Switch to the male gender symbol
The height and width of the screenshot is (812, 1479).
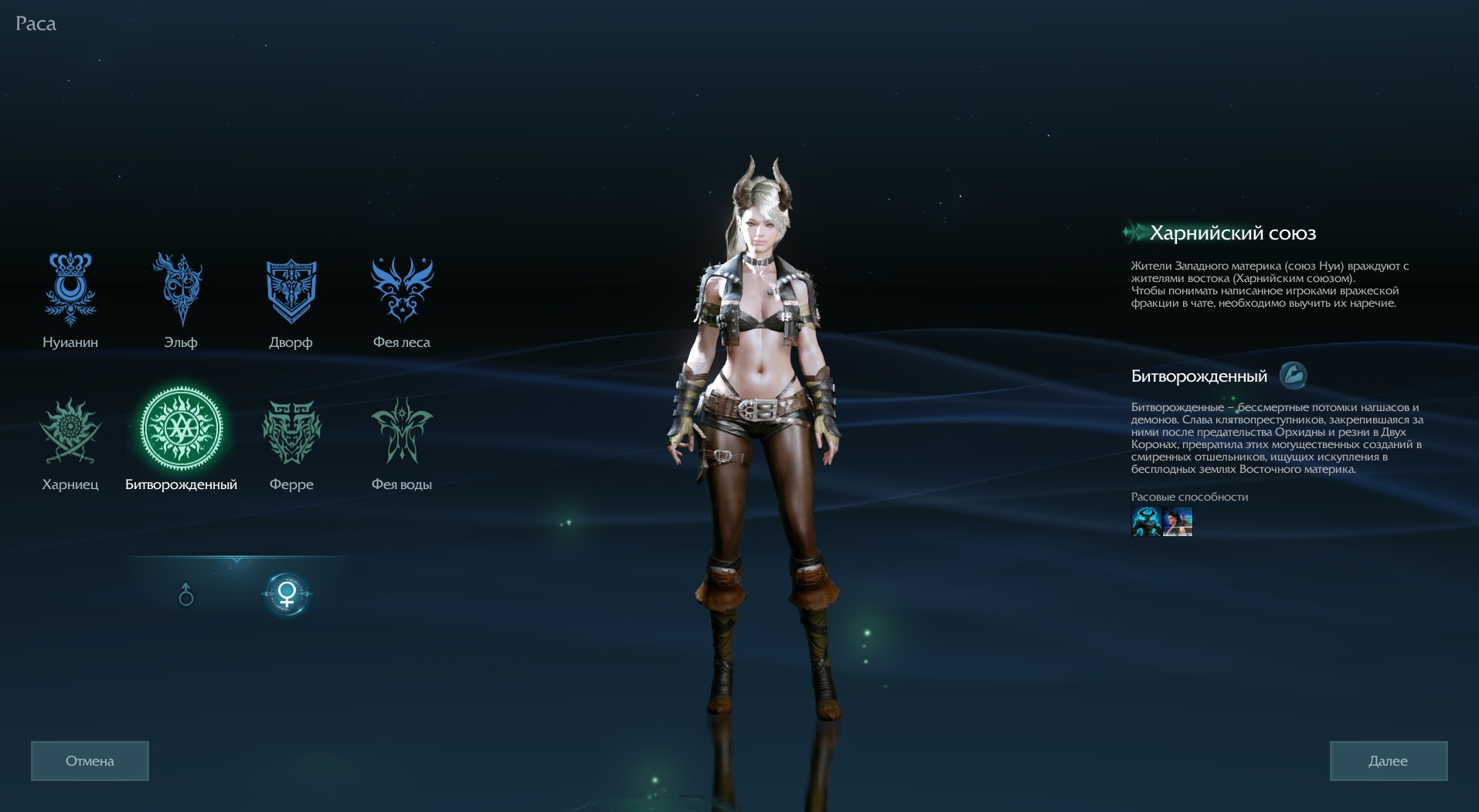(x=185, y=595)
